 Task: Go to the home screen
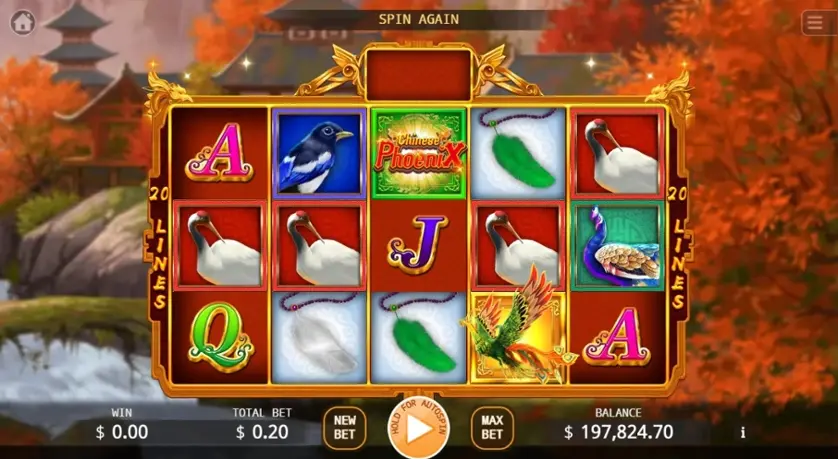[x=22, y=21]
